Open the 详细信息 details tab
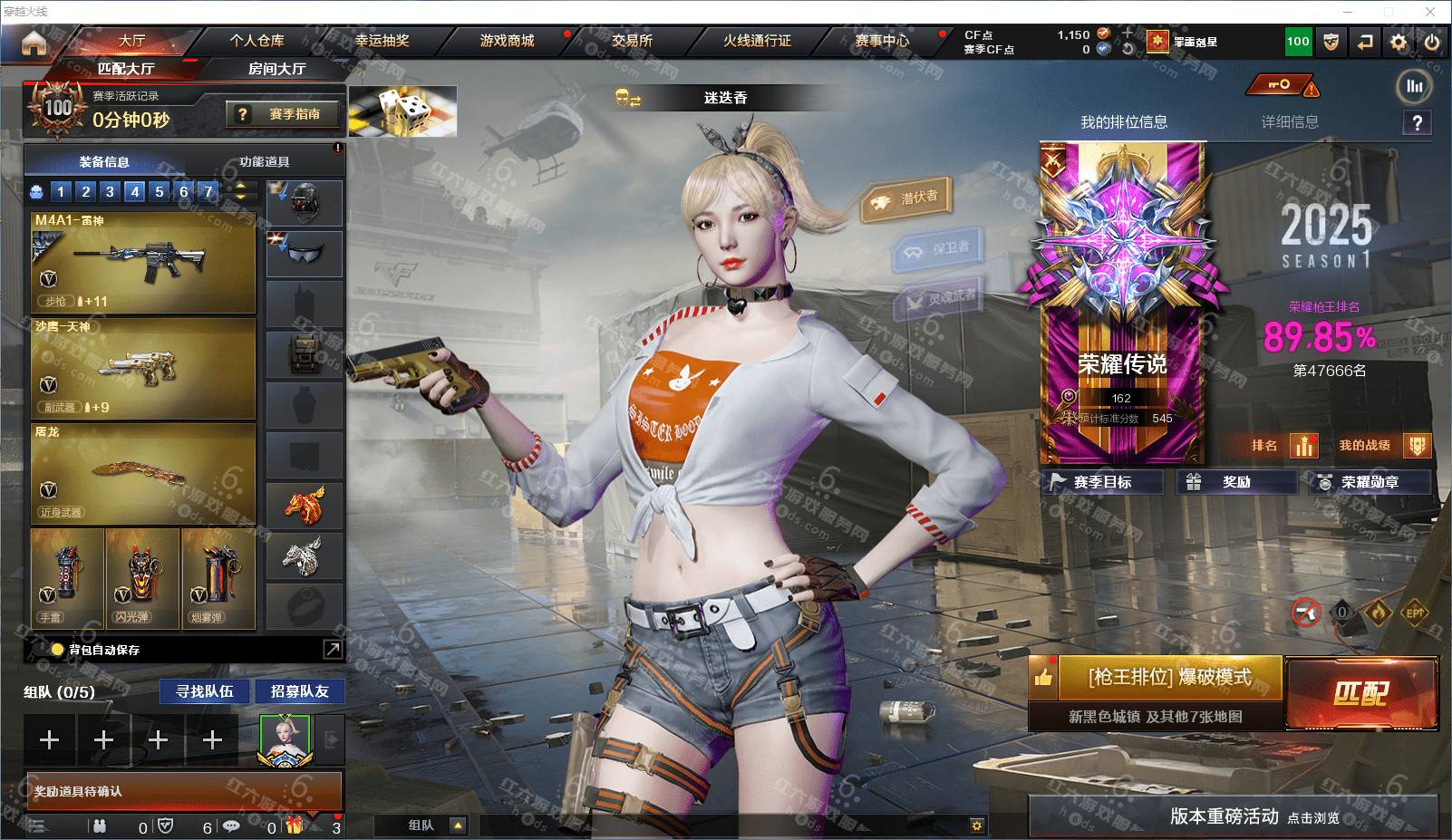 (x=1290, y=122)
